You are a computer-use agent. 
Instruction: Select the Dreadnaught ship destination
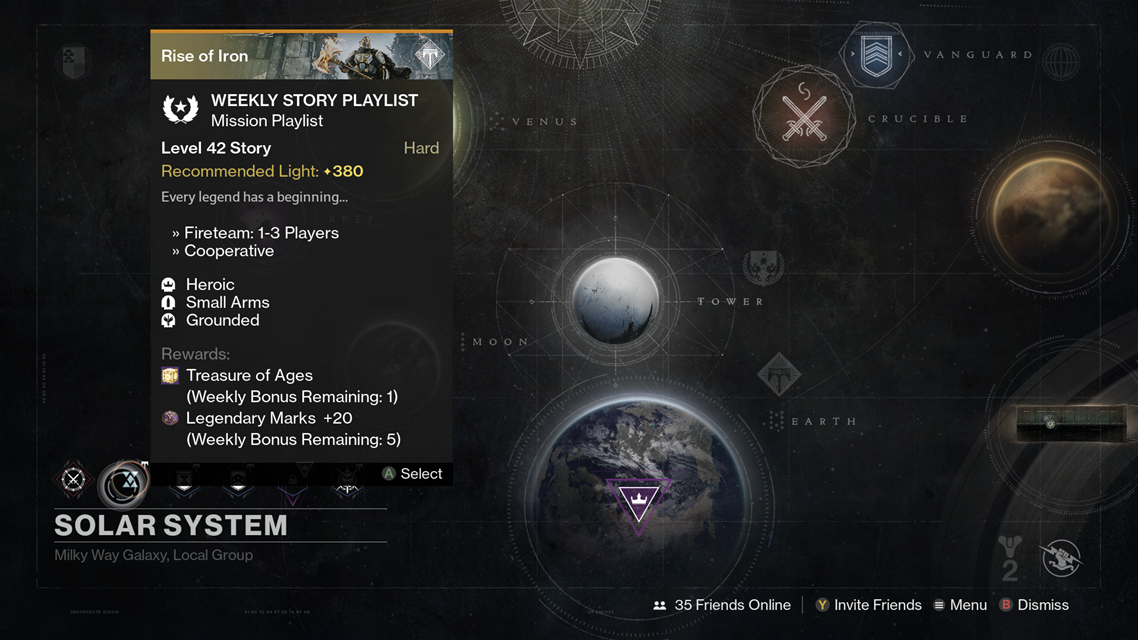[1052, 423]
